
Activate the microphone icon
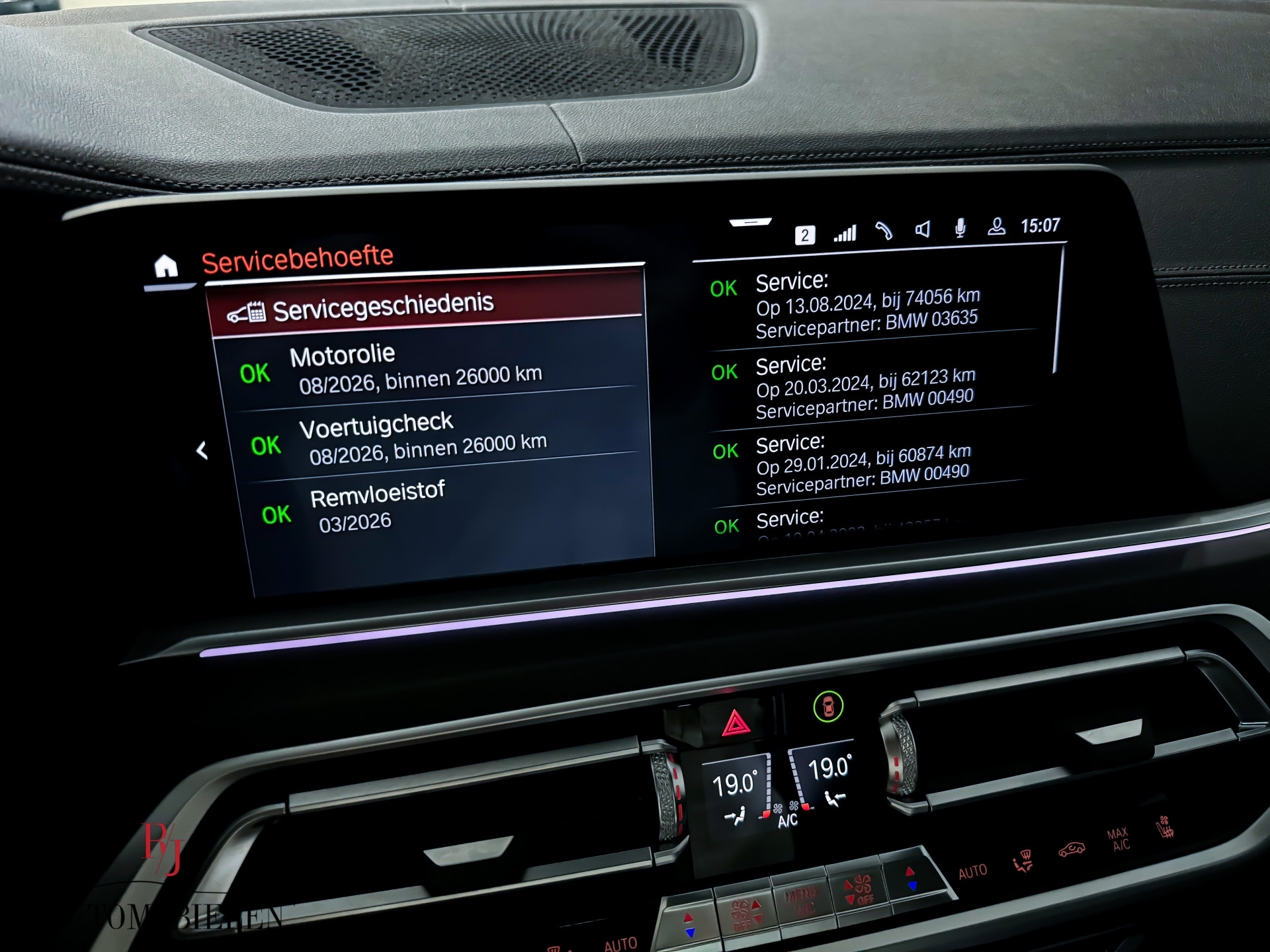click(960, 228)
